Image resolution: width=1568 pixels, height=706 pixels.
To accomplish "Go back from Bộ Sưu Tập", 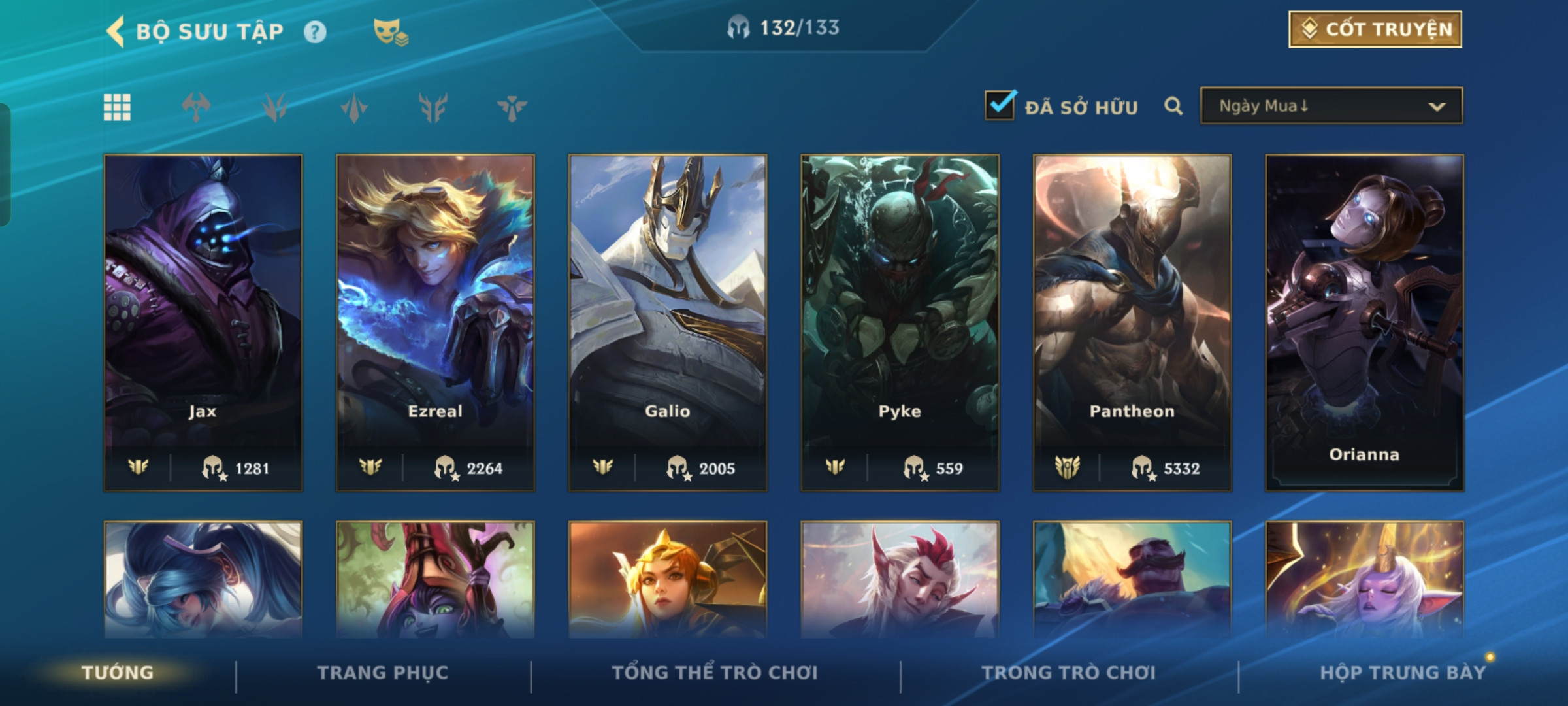I will [x=116, y=31].
